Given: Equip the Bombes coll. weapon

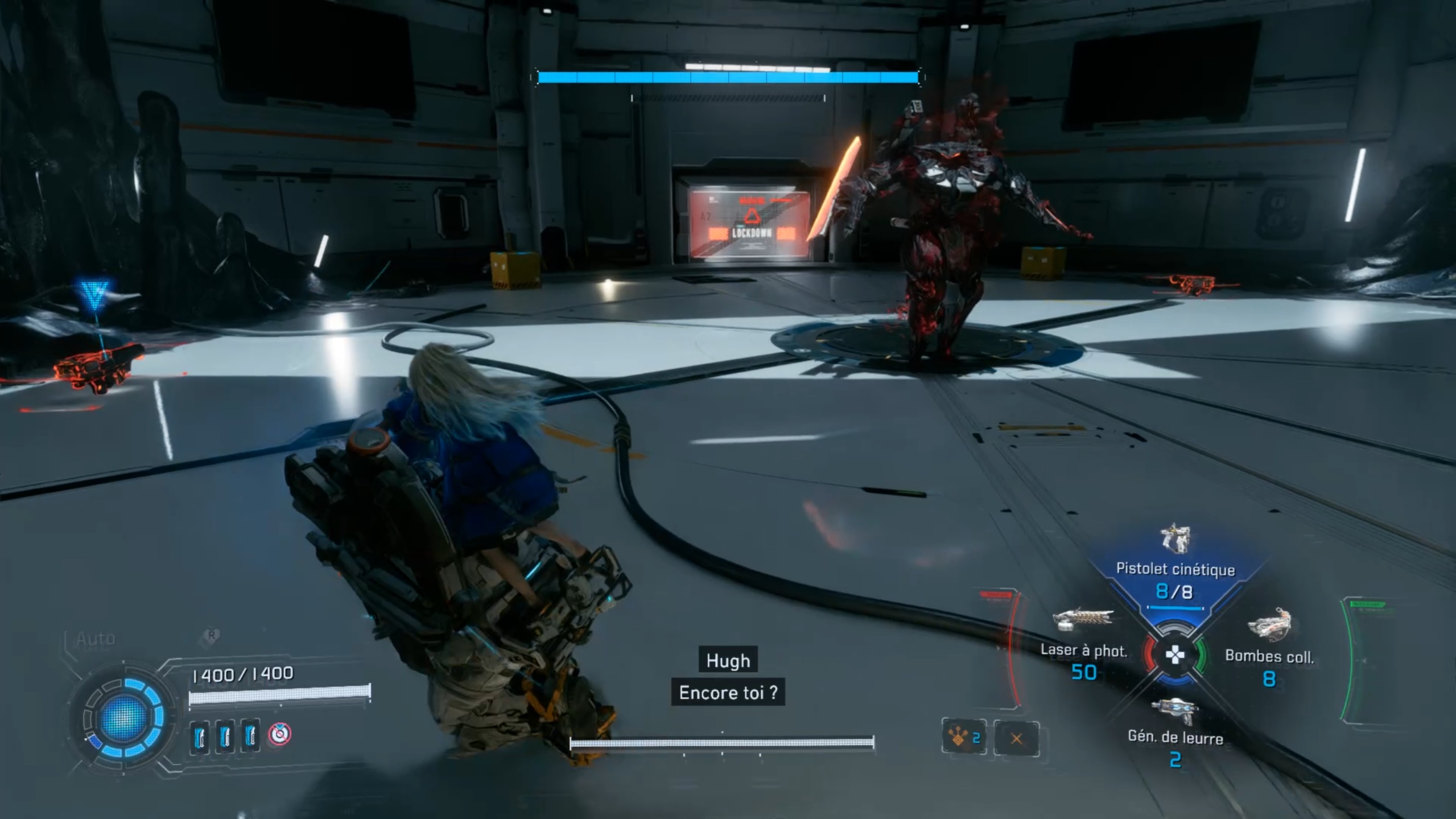Looking at the screenshot, I should tap(1269, 656).
